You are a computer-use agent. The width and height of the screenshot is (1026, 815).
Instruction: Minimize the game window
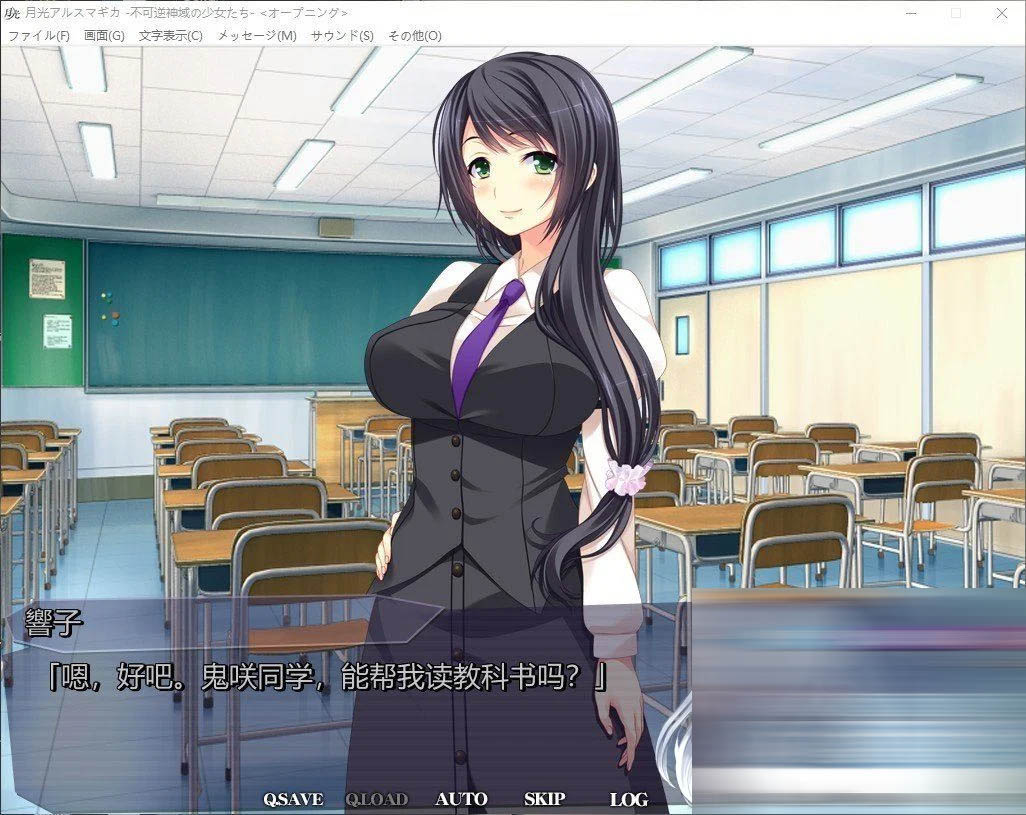909,13
